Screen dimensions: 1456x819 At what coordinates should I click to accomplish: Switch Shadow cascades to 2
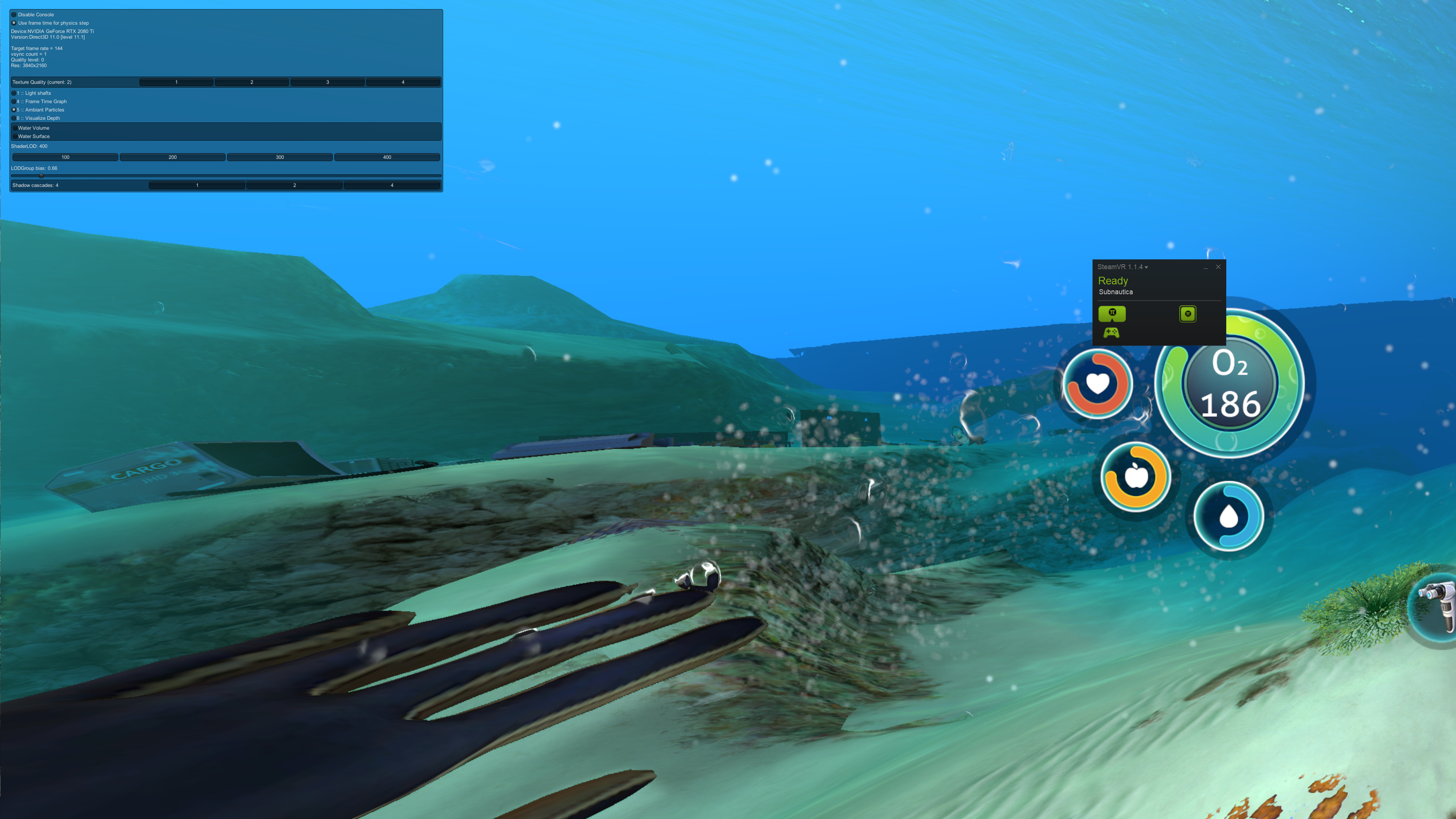[295, 185]
